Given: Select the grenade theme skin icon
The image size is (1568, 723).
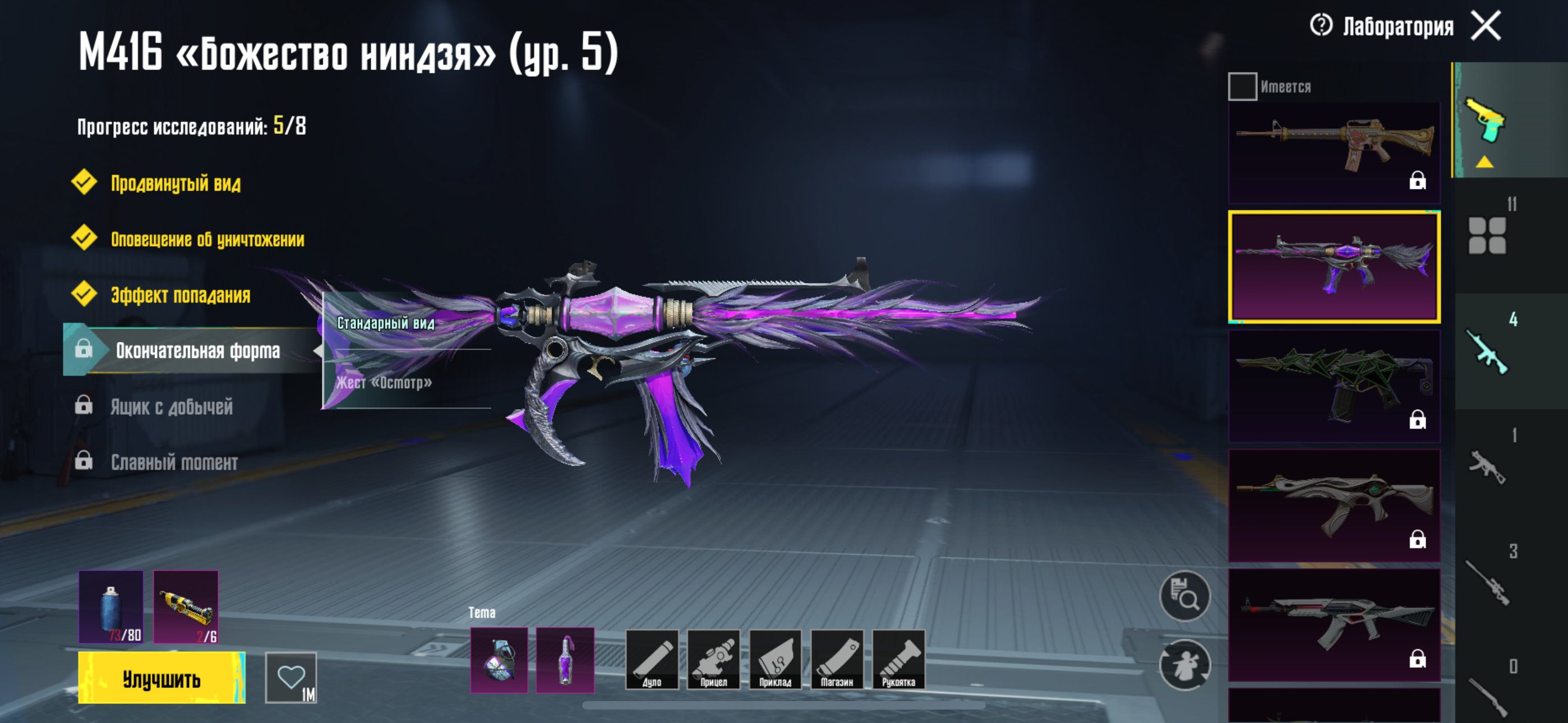Looking at the screenshot, I should [499, 660].
